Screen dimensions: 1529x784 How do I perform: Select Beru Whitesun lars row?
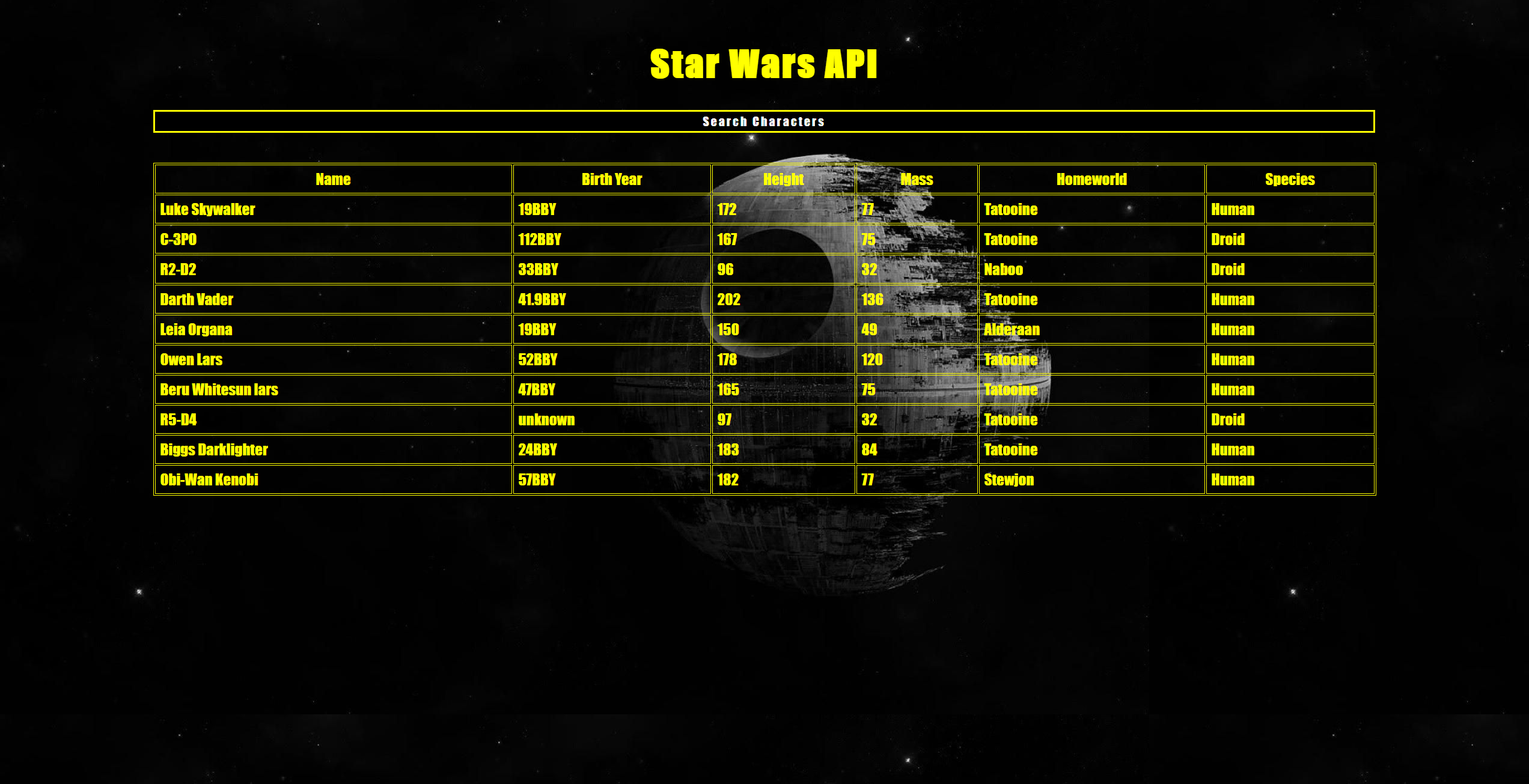pos(219,389)
